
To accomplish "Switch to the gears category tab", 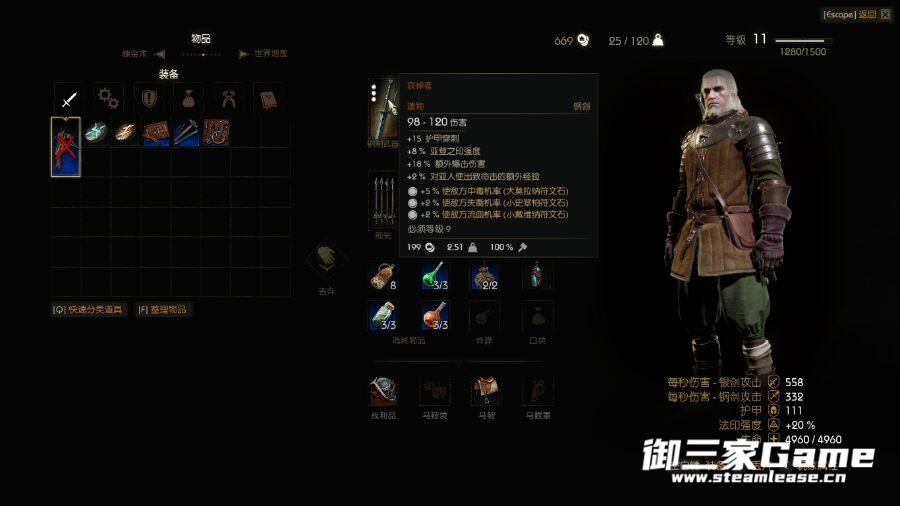I will (x=108, y=98).
